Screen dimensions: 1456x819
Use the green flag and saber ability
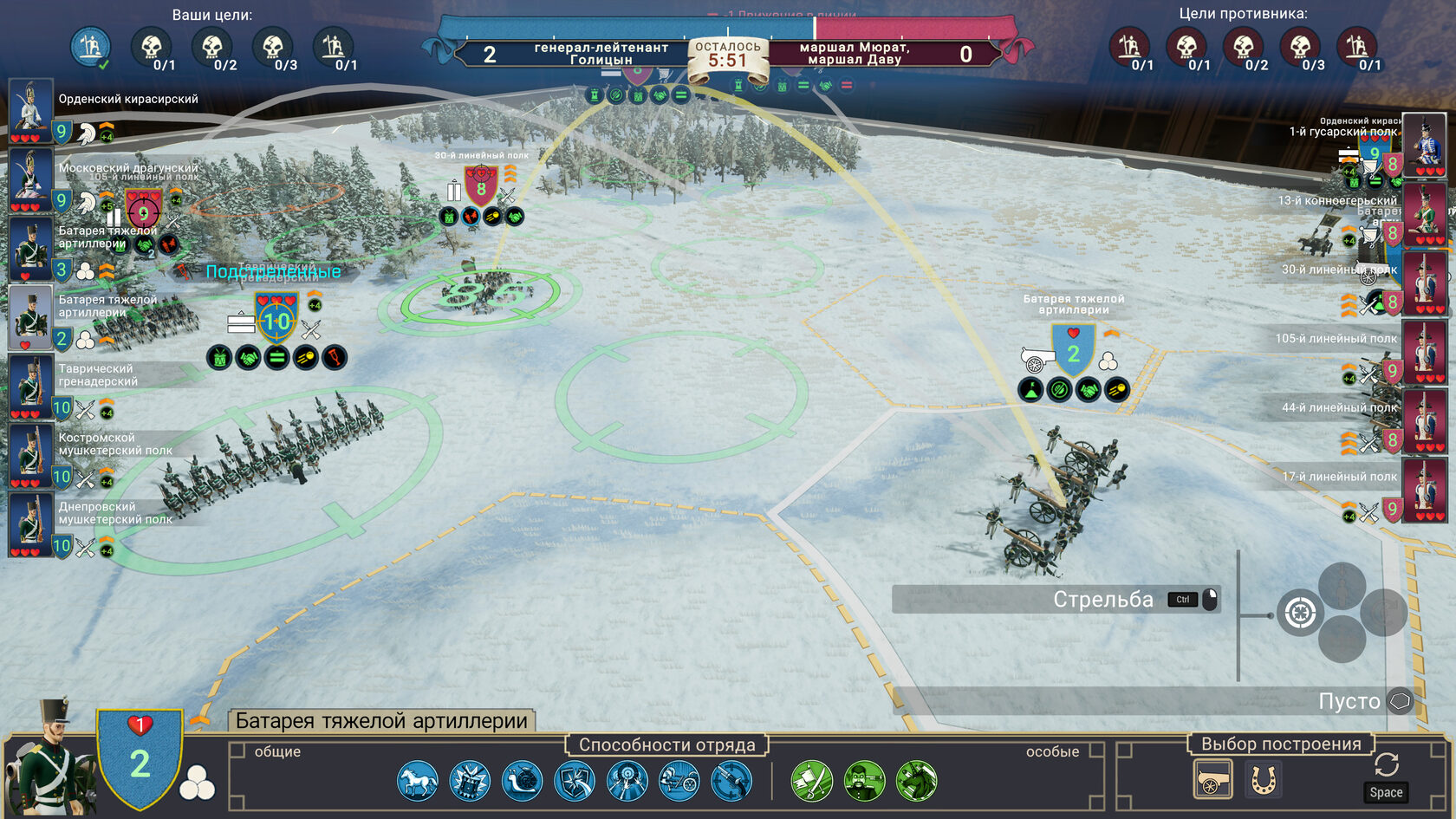(x=812, y=781)
